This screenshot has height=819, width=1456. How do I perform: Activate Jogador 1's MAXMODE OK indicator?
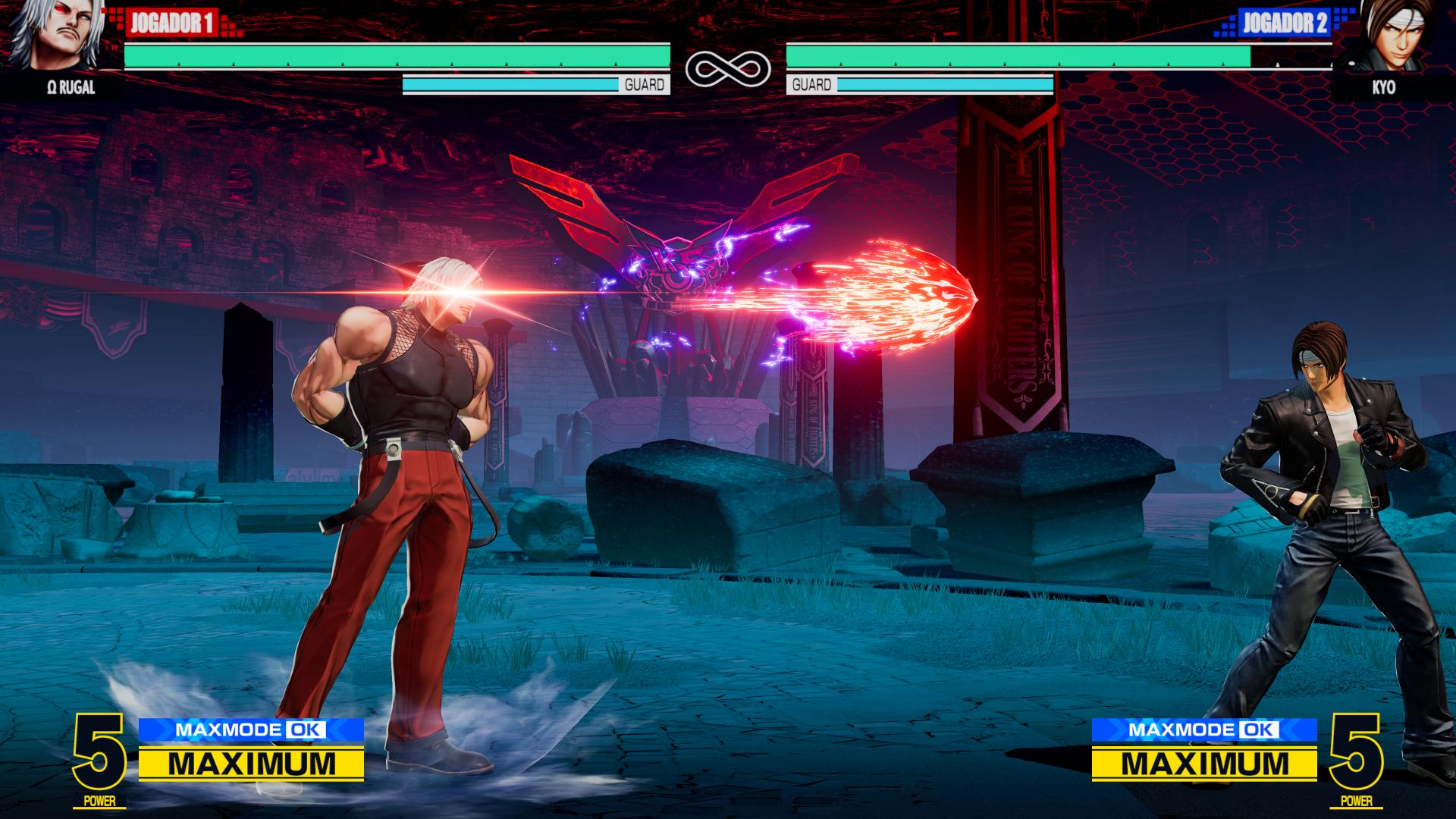[x=251, y=730]
